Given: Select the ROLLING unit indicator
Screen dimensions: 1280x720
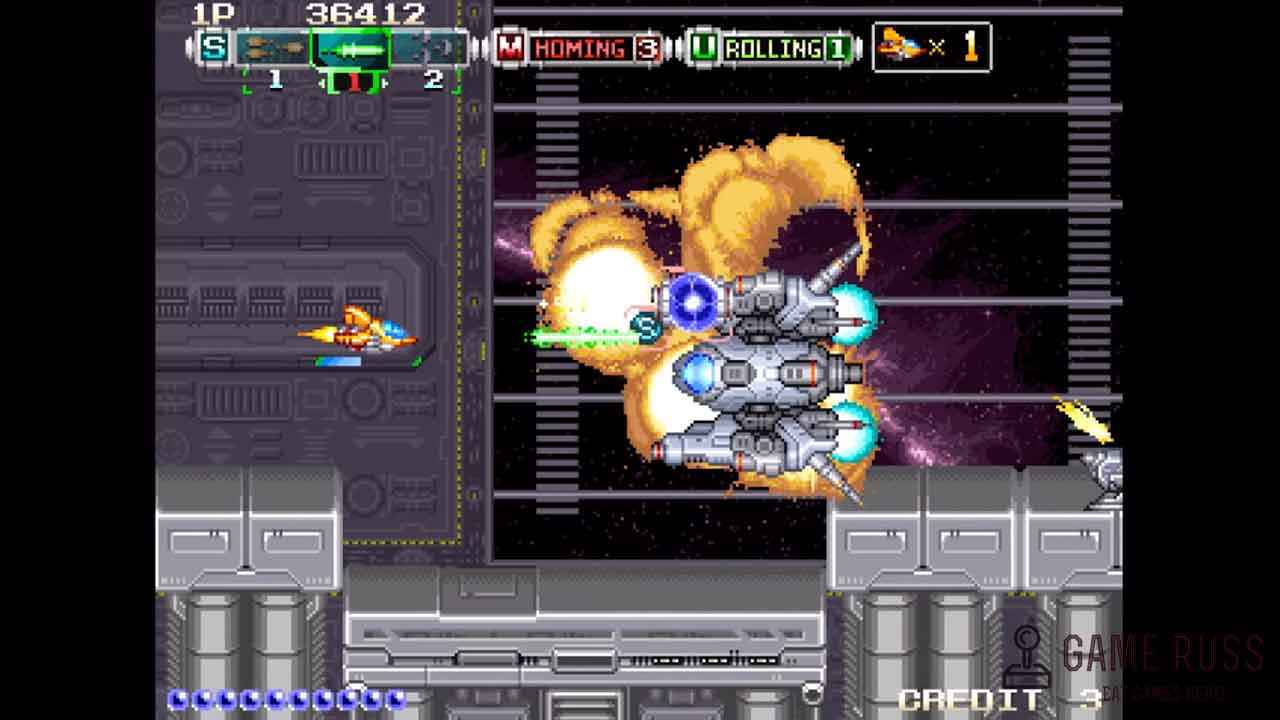Looking at the screenshot, I should point(772,48).
